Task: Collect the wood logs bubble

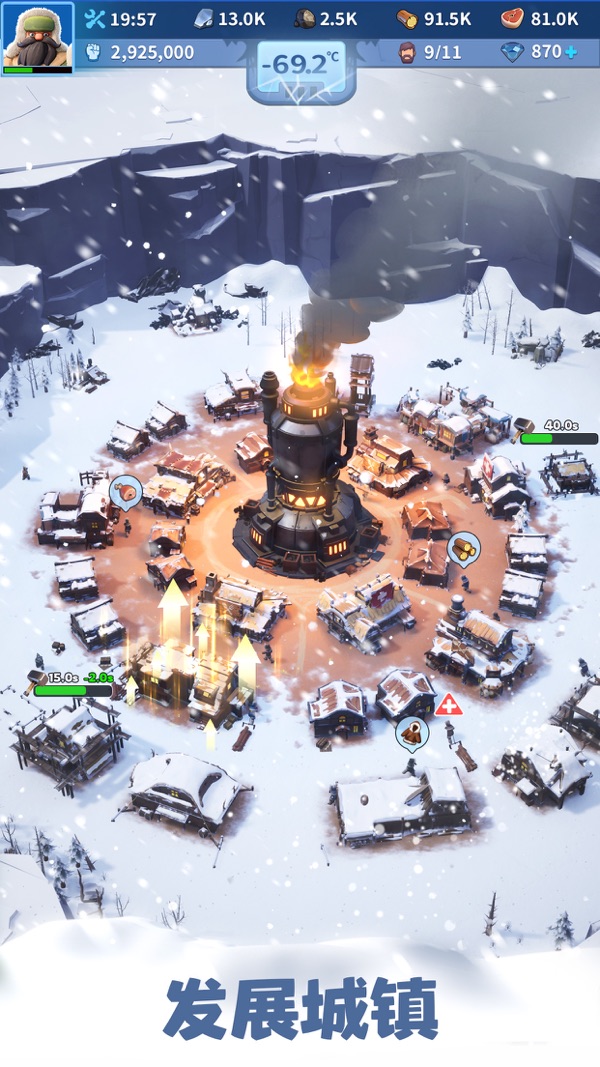Action: [x=462, y=547]
